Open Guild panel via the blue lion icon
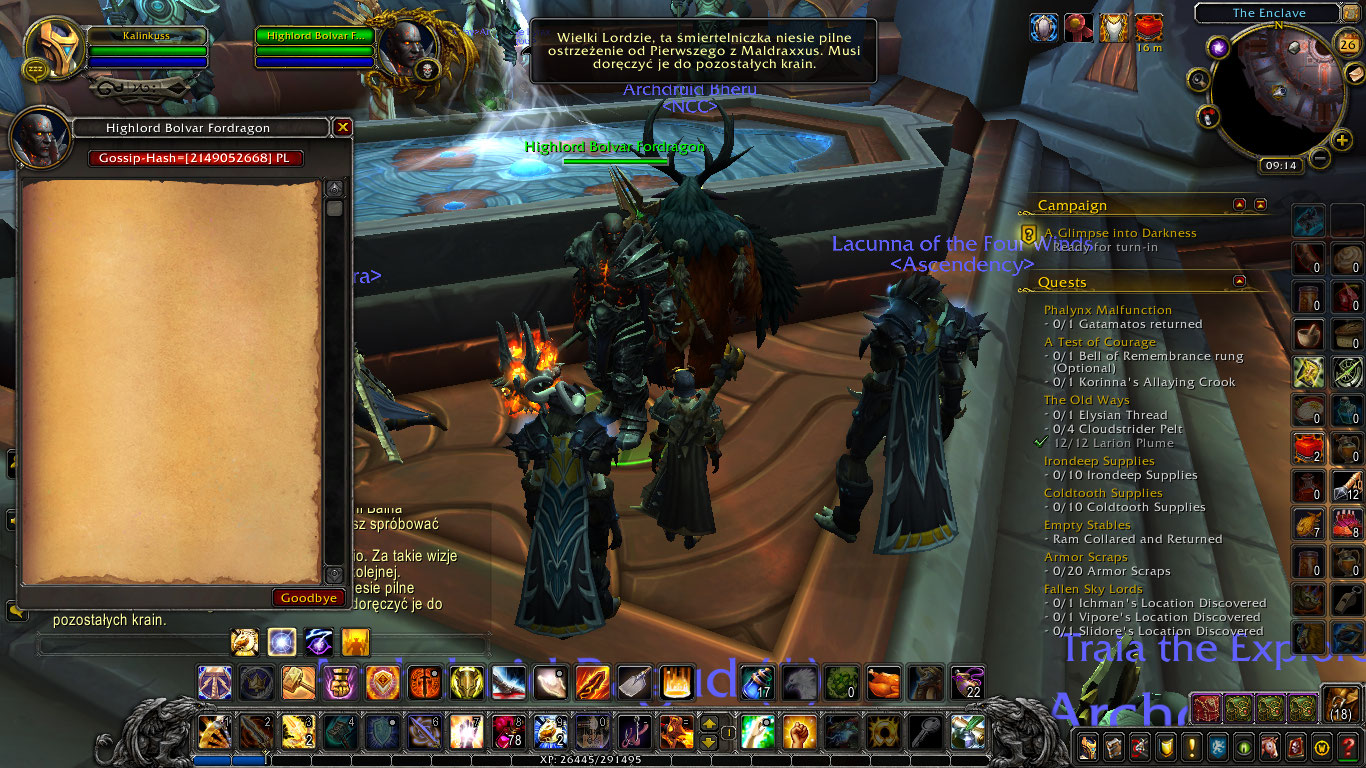This screenshot has width=1366, height=768. point(1219,747)
